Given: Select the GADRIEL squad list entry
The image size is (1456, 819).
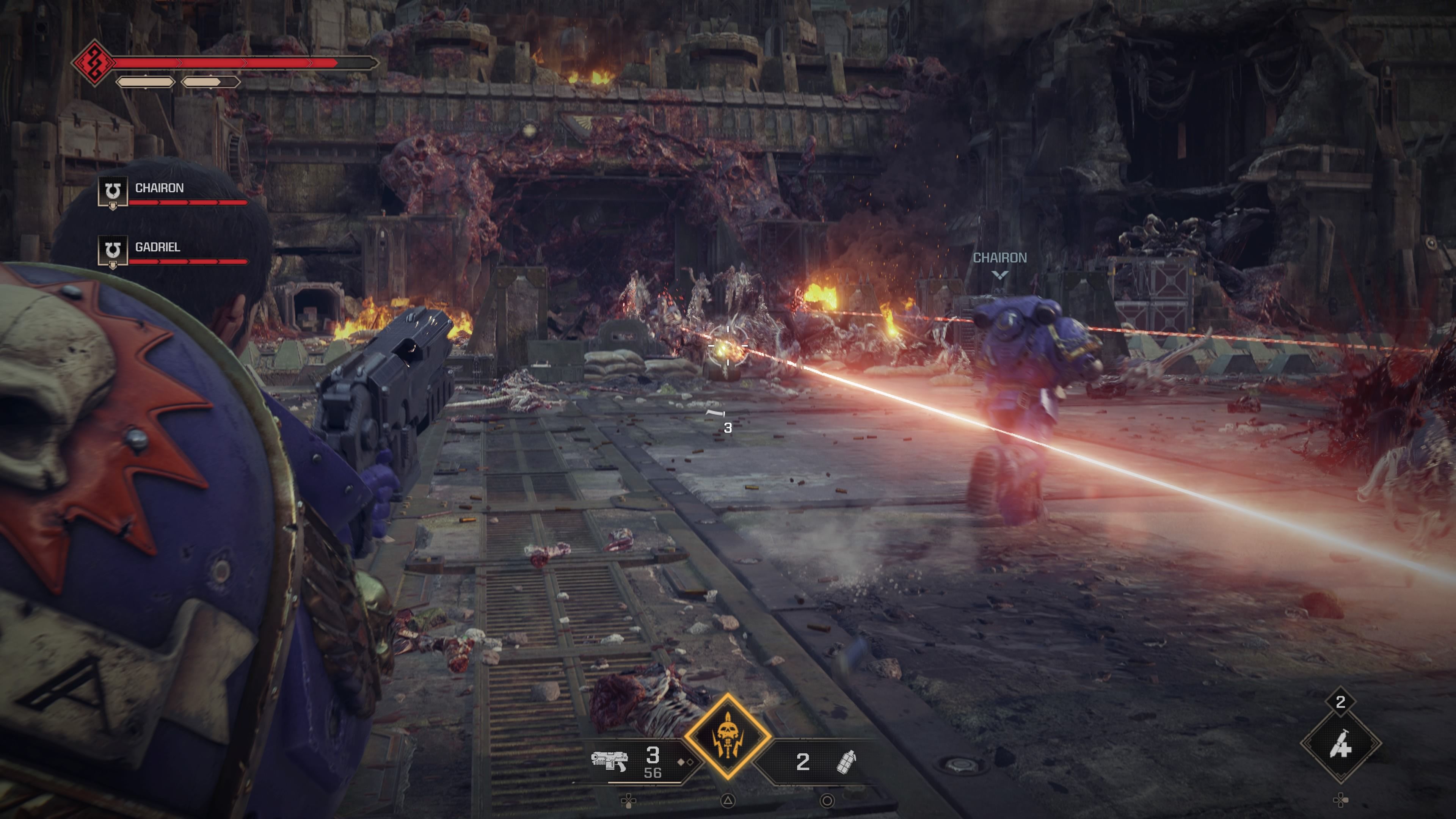Looking at the screenshot, I should [x=158, y=247].
